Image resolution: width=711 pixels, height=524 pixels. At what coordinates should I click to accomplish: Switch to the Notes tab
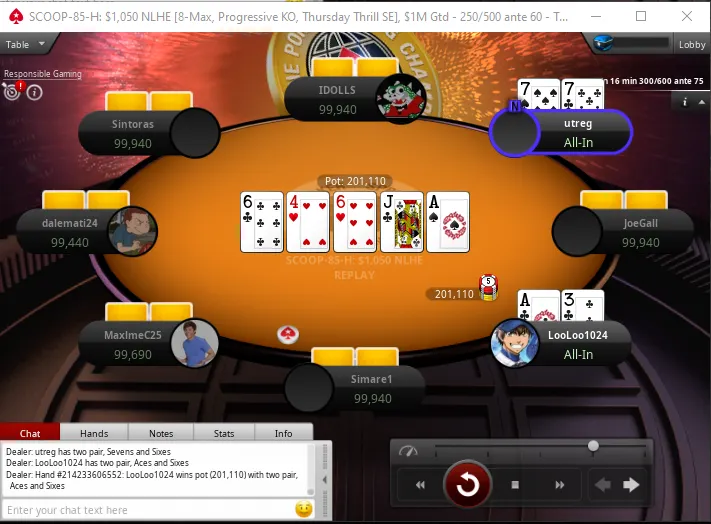[160, 433]
